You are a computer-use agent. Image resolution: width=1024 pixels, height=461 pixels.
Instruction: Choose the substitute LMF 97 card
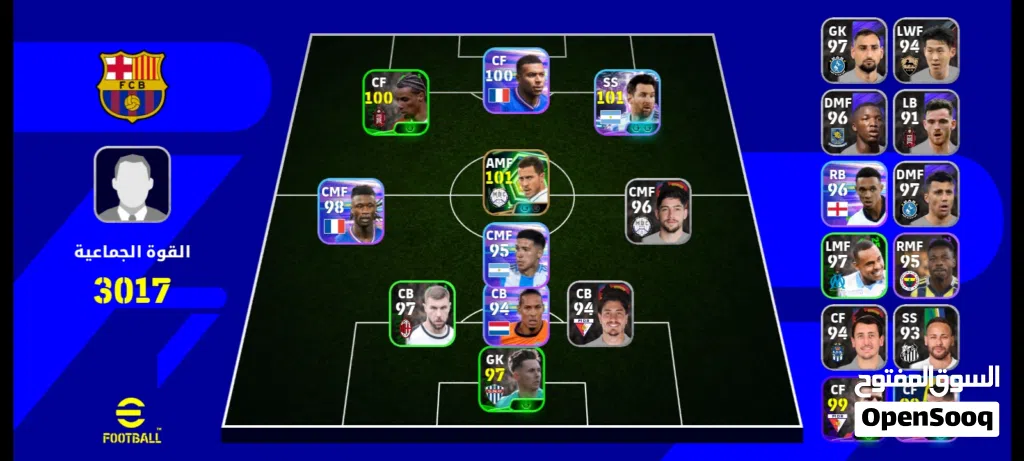tap(854, 266)
